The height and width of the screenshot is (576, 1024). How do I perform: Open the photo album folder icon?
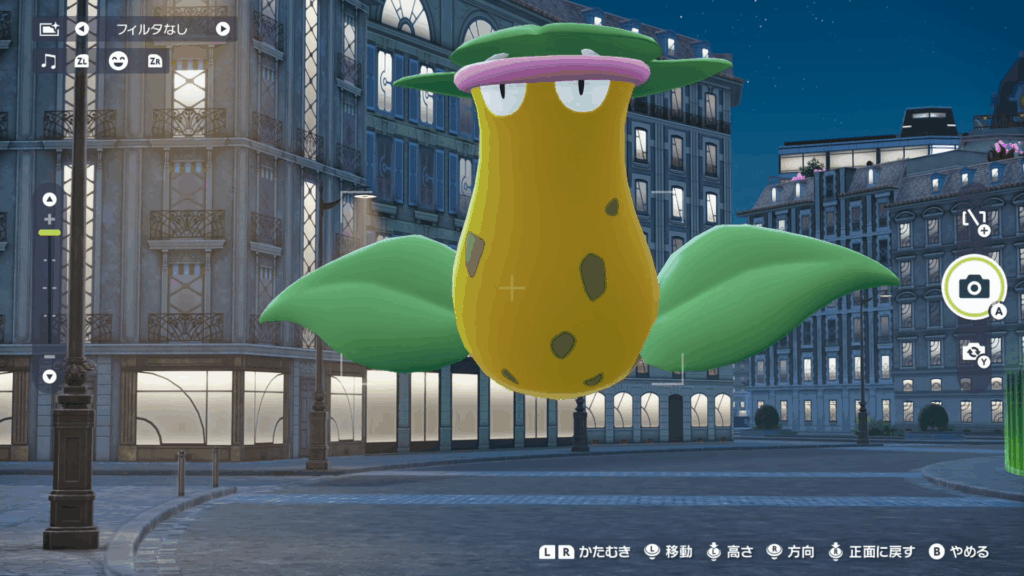(48, 29)
